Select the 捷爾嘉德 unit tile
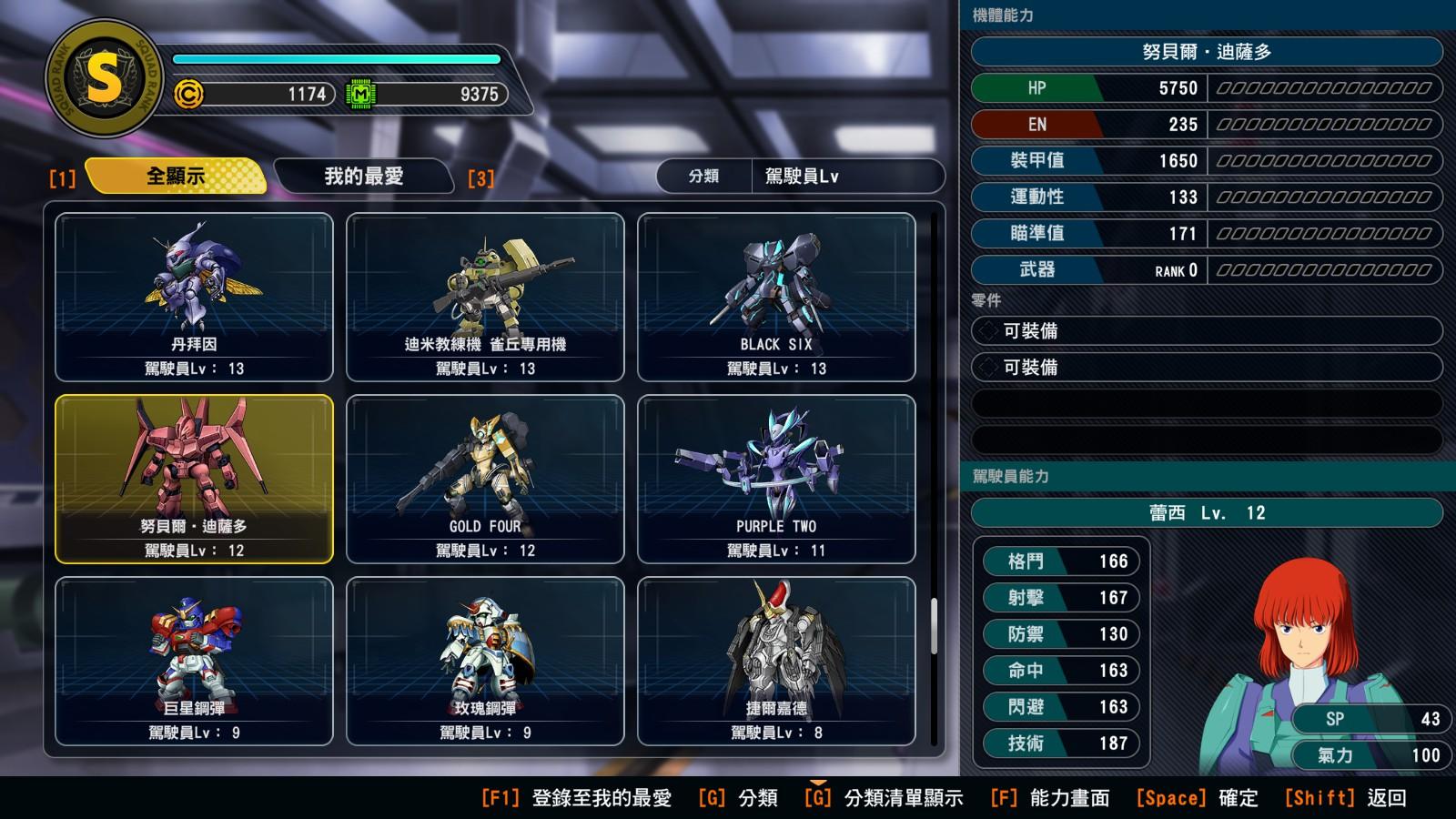Image resolution: width=1456 pixels, height=819 pixels. tap(776, 661)
